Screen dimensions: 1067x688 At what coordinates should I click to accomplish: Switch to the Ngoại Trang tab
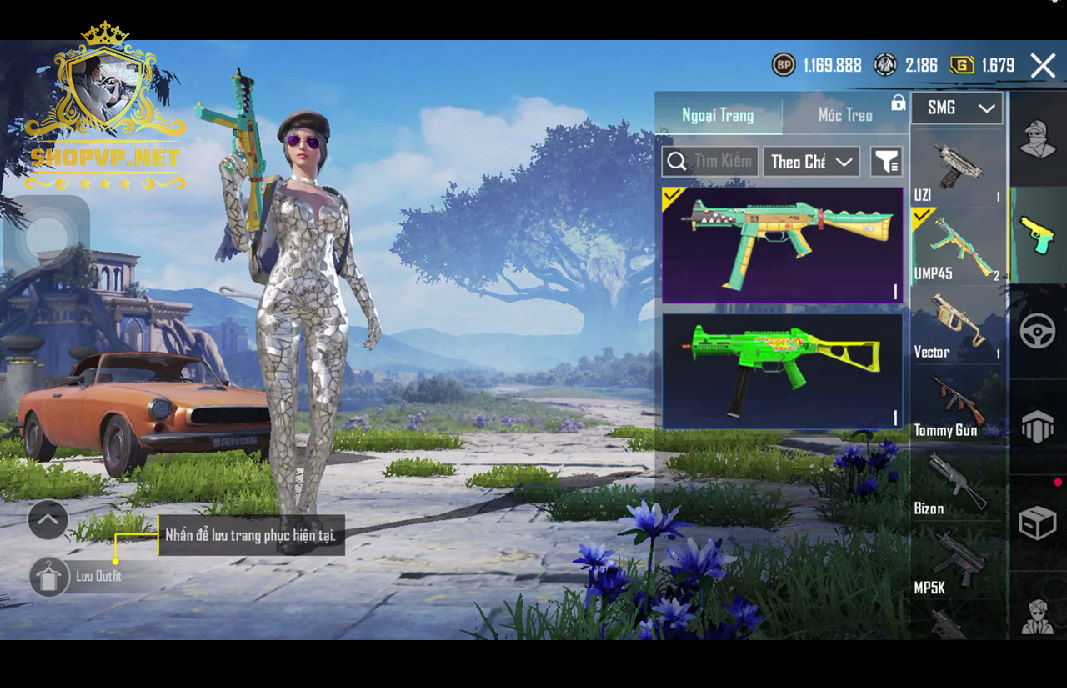[718, 115]
